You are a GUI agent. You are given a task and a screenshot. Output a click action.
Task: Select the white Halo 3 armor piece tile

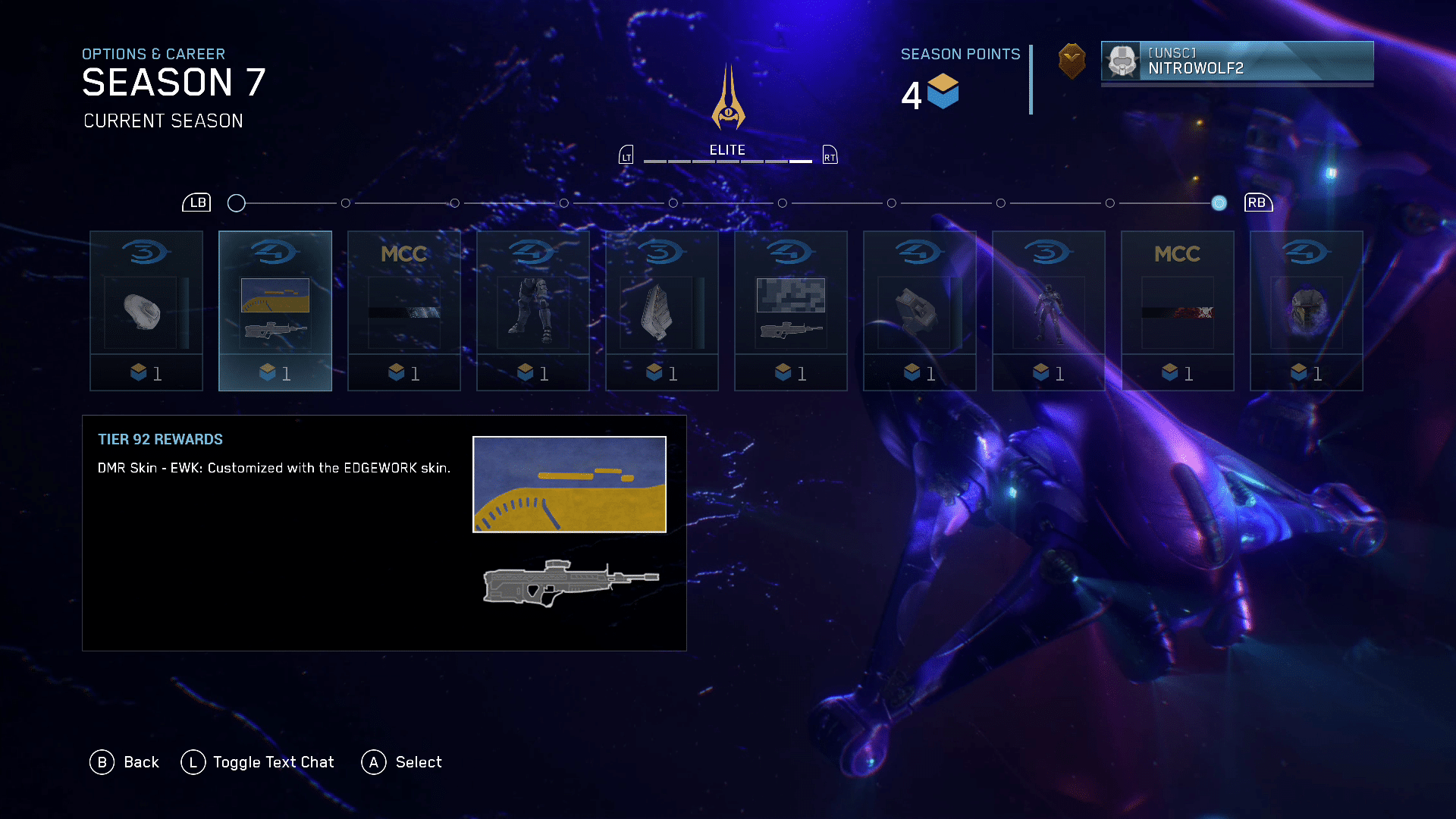point(146,311)
